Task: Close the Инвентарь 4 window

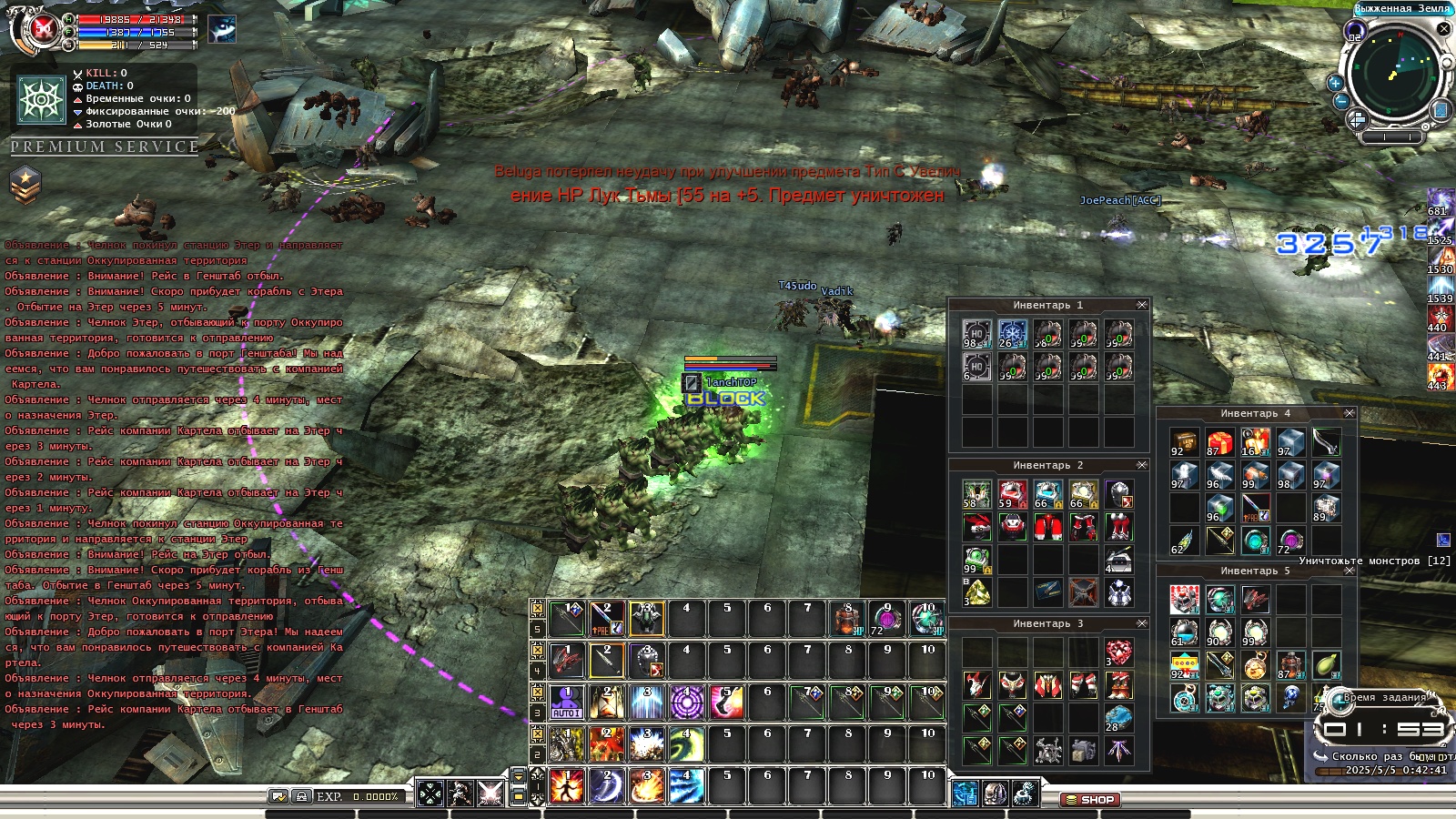Action: point(1350,413)
